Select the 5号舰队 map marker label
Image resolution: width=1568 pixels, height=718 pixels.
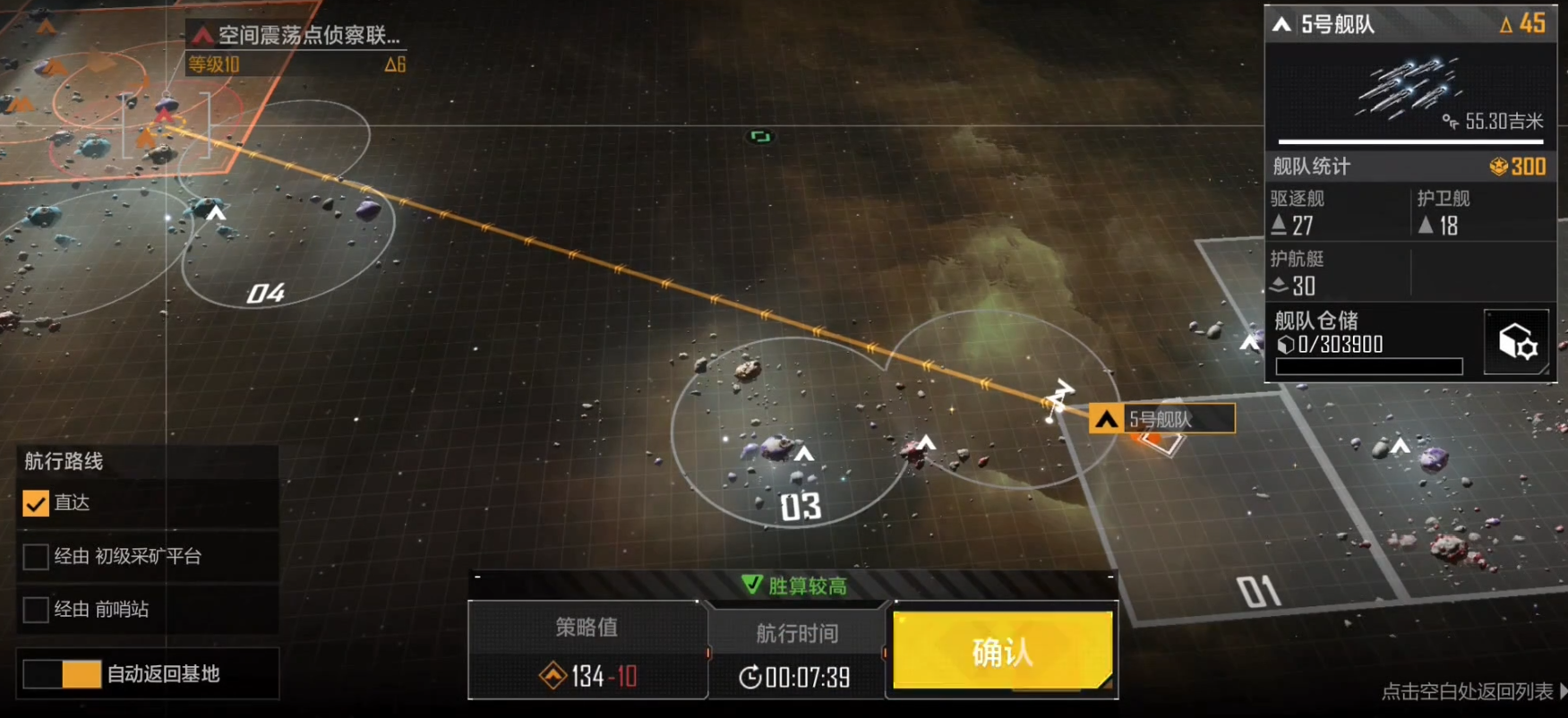tap(1161, 419)
